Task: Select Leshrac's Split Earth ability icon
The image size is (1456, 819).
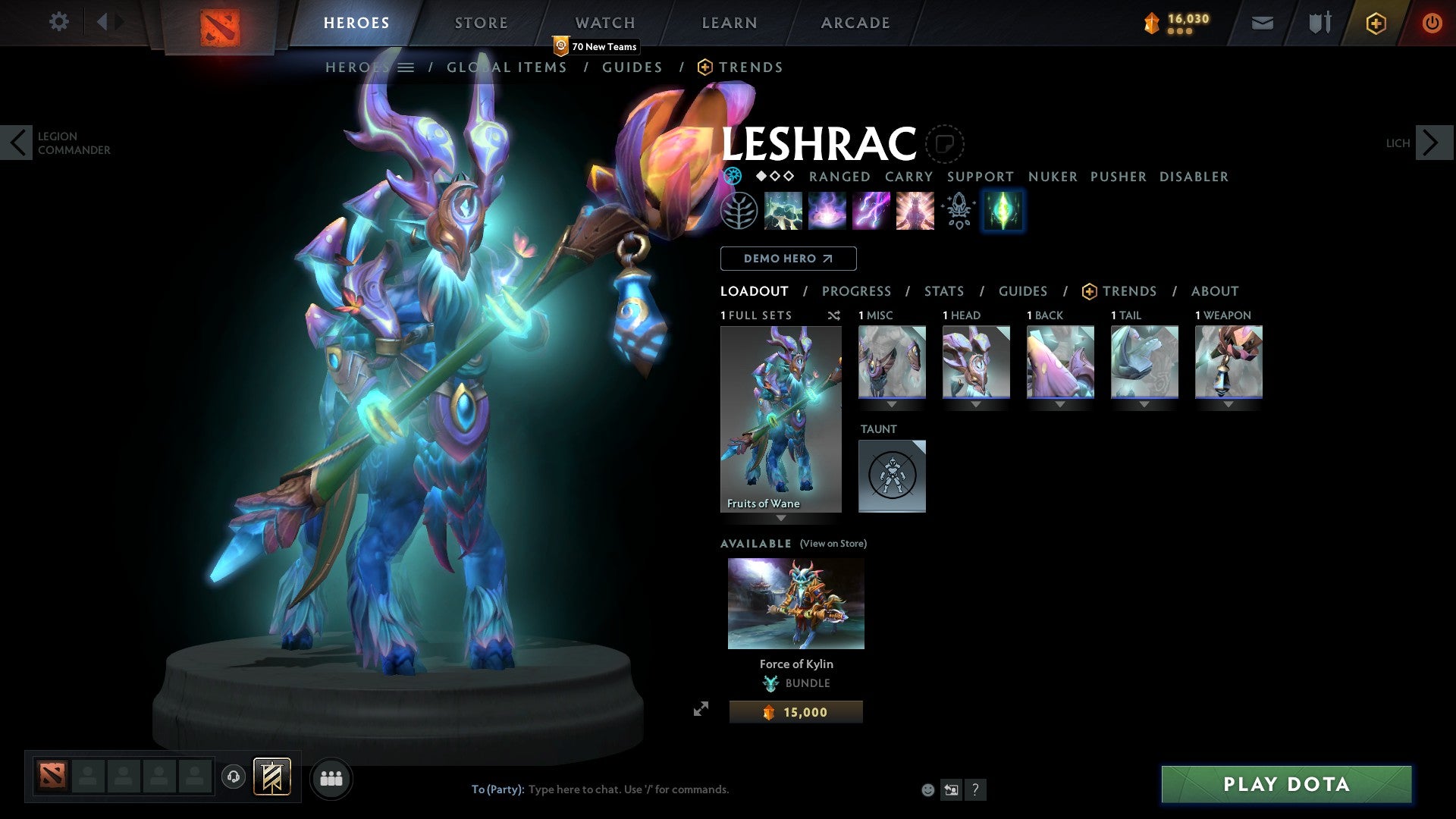Action: click(x=782, y=211)
